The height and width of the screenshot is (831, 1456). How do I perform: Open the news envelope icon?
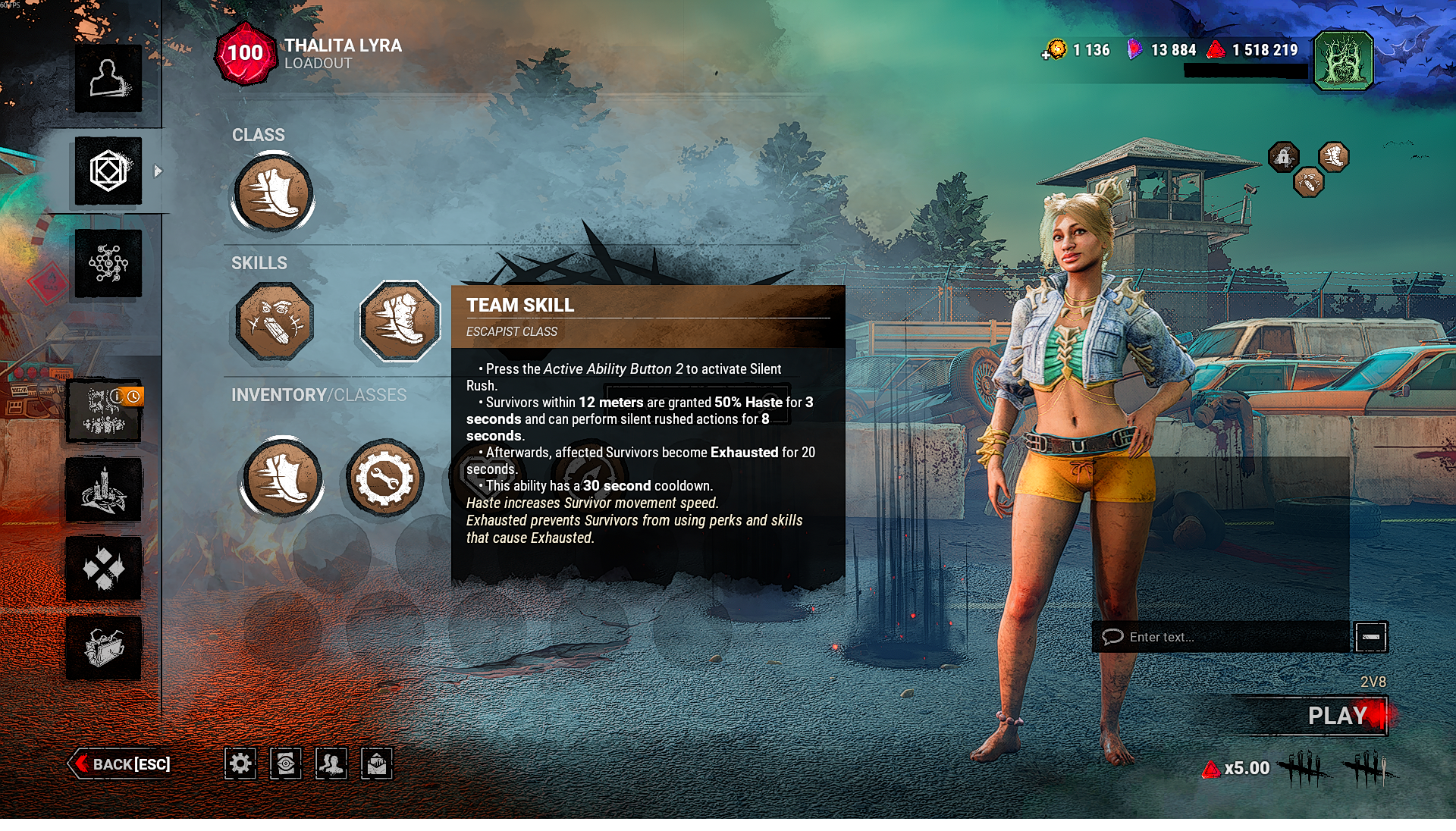(x=377, y=764)
